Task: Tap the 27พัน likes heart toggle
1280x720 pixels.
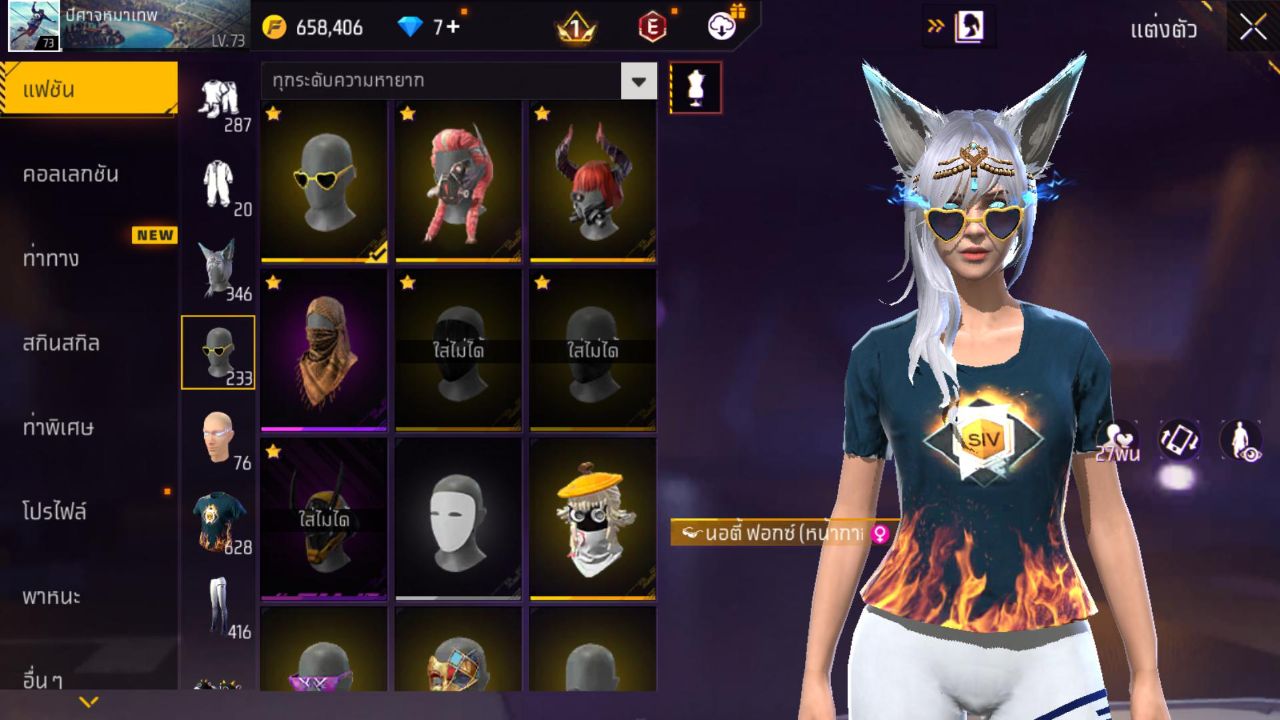Action: 1118,438
